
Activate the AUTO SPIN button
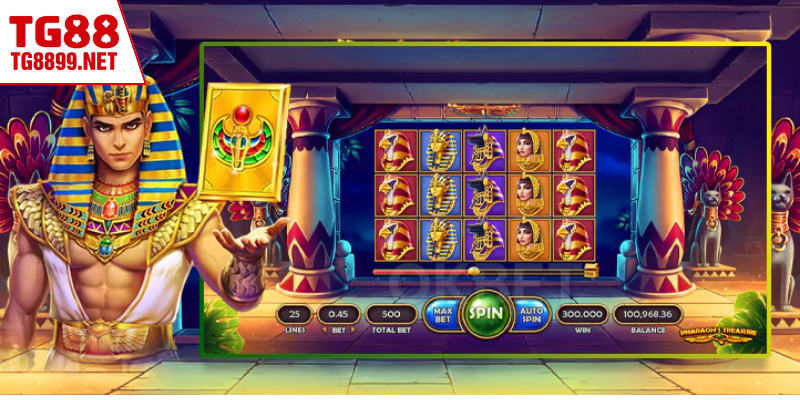tap(531, 315)
